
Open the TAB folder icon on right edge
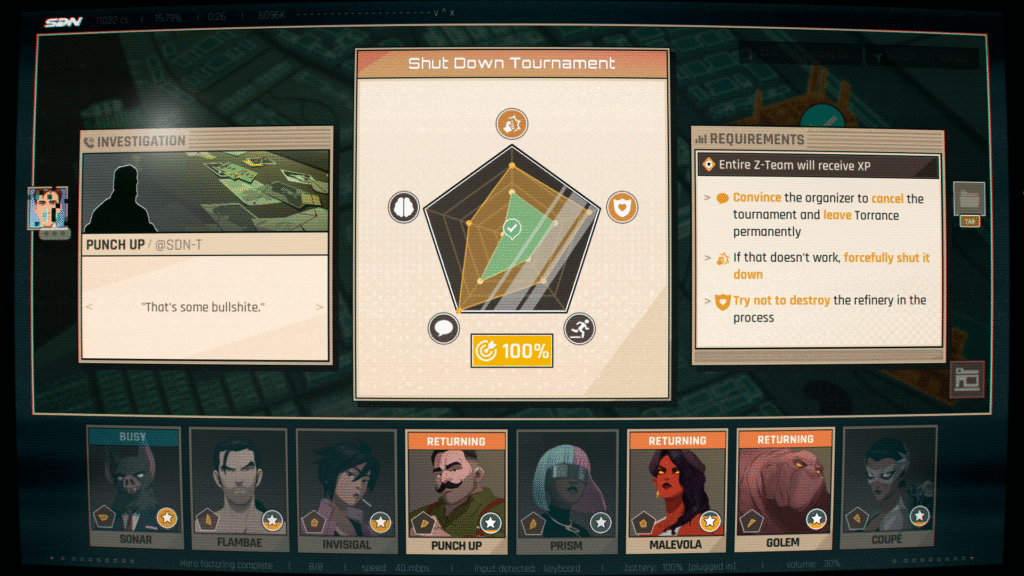tap(969, 198)
